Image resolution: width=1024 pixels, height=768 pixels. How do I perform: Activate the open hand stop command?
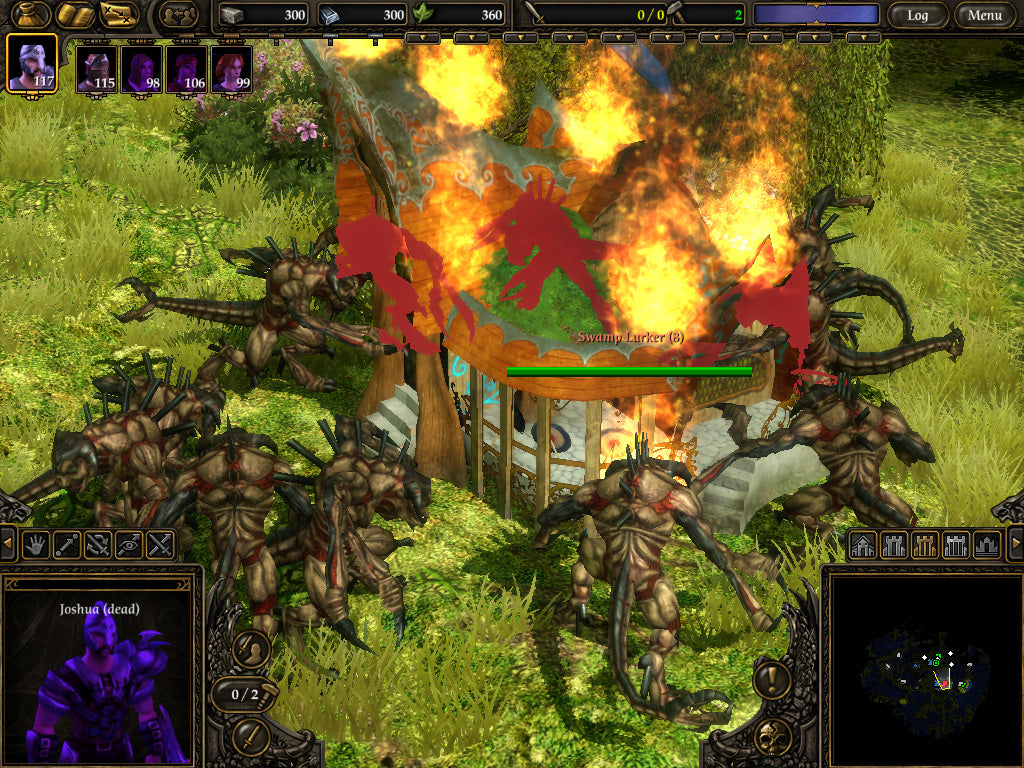37,545
